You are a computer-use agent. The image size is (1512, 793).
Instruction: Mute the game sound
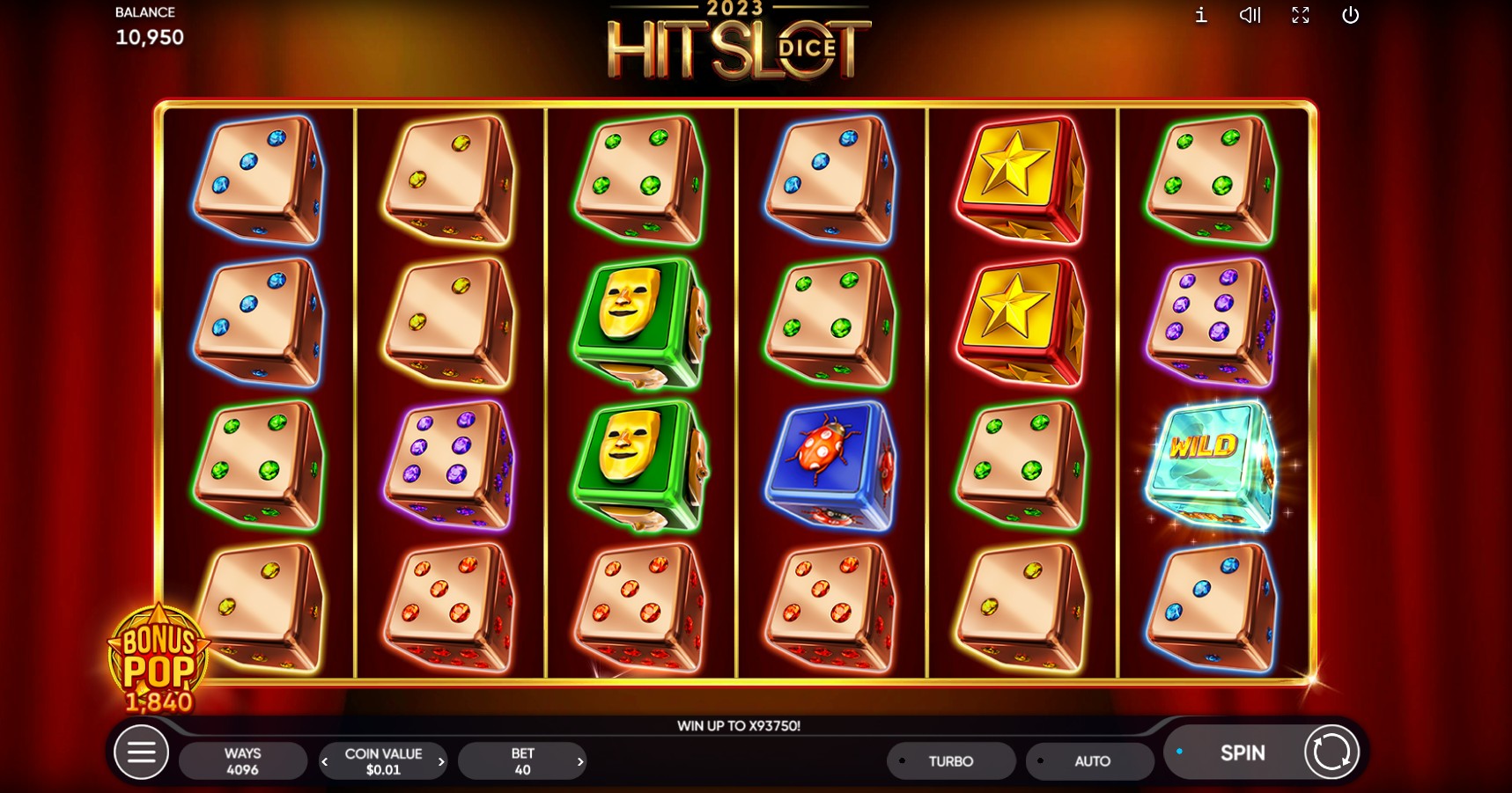1248,15
